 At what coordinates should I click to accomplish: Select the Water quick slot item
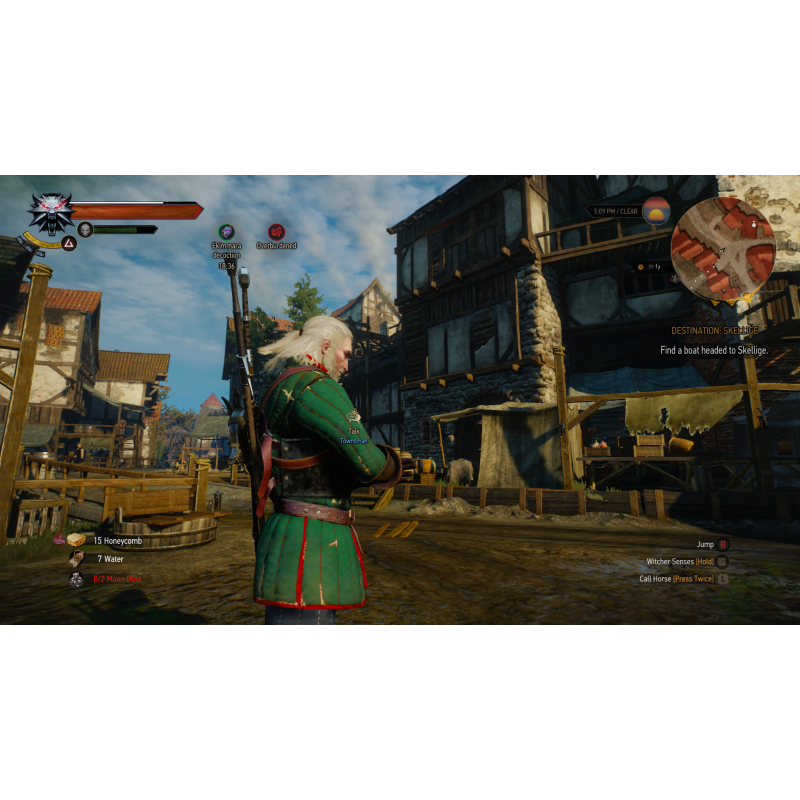[77, 559]
